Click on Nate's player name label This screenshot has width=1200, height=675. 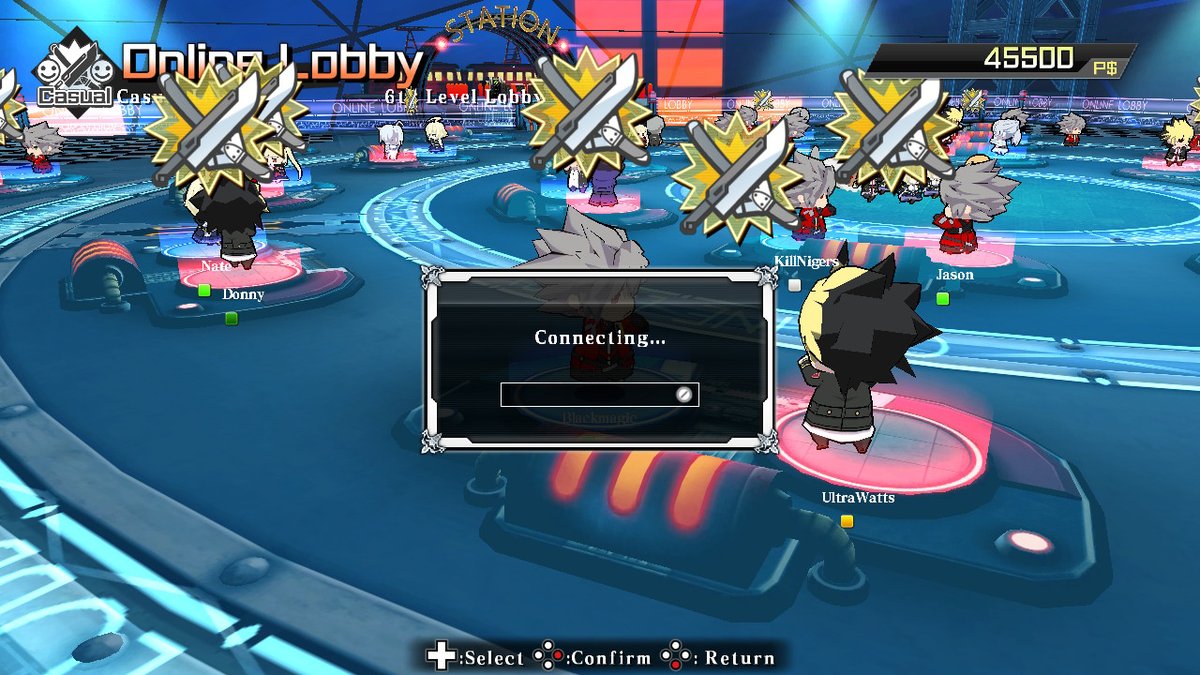[216, 266]
